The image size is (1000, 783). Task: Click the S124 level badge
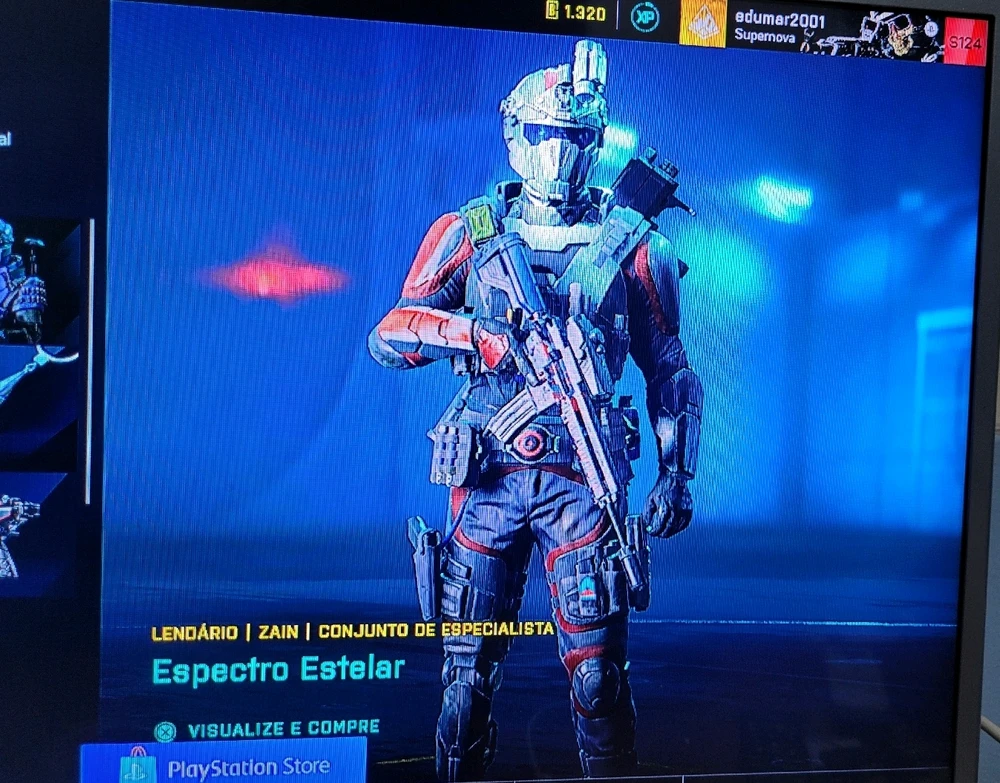(964, 42)
